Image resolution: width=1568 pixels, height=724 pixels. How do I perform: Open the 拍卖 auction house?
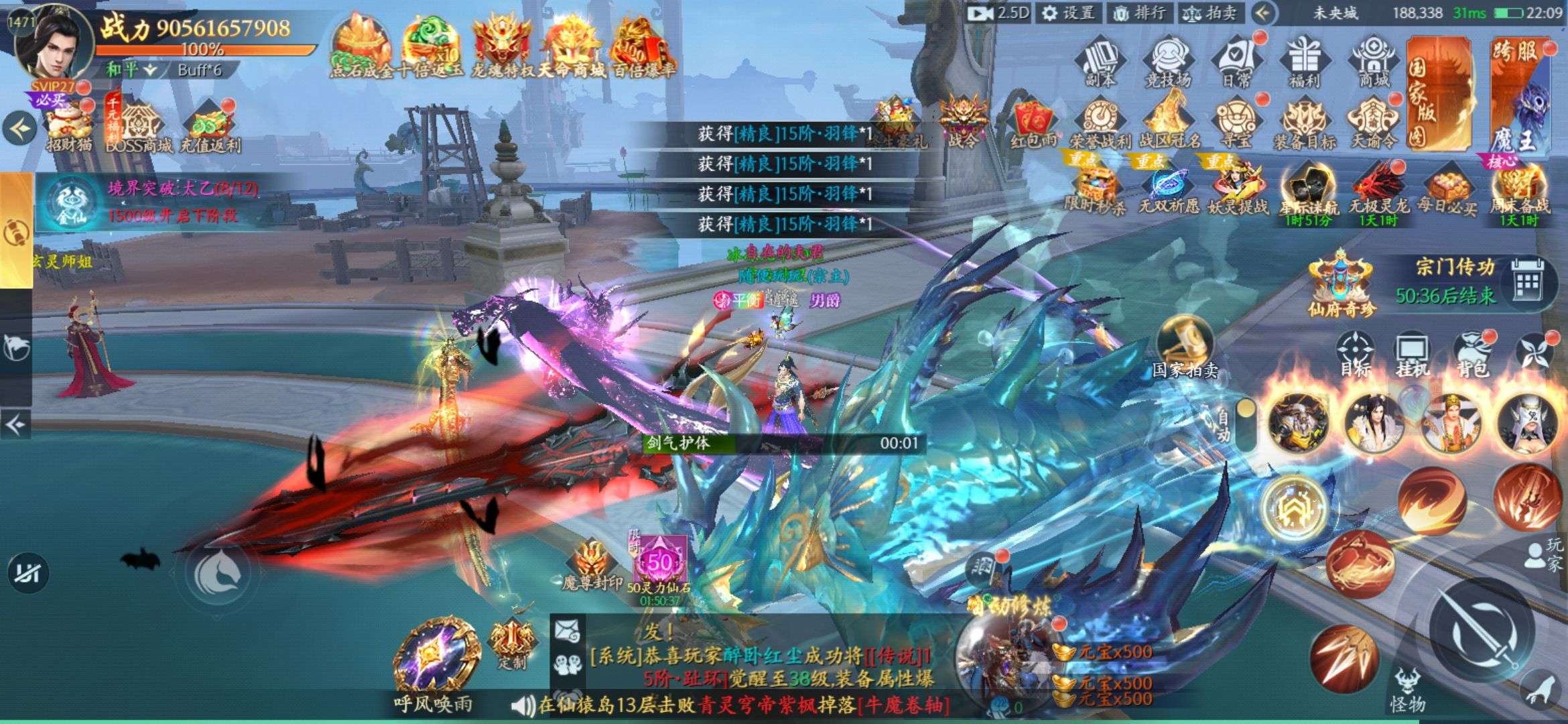pyautogui.click(x=1210, y=13)
